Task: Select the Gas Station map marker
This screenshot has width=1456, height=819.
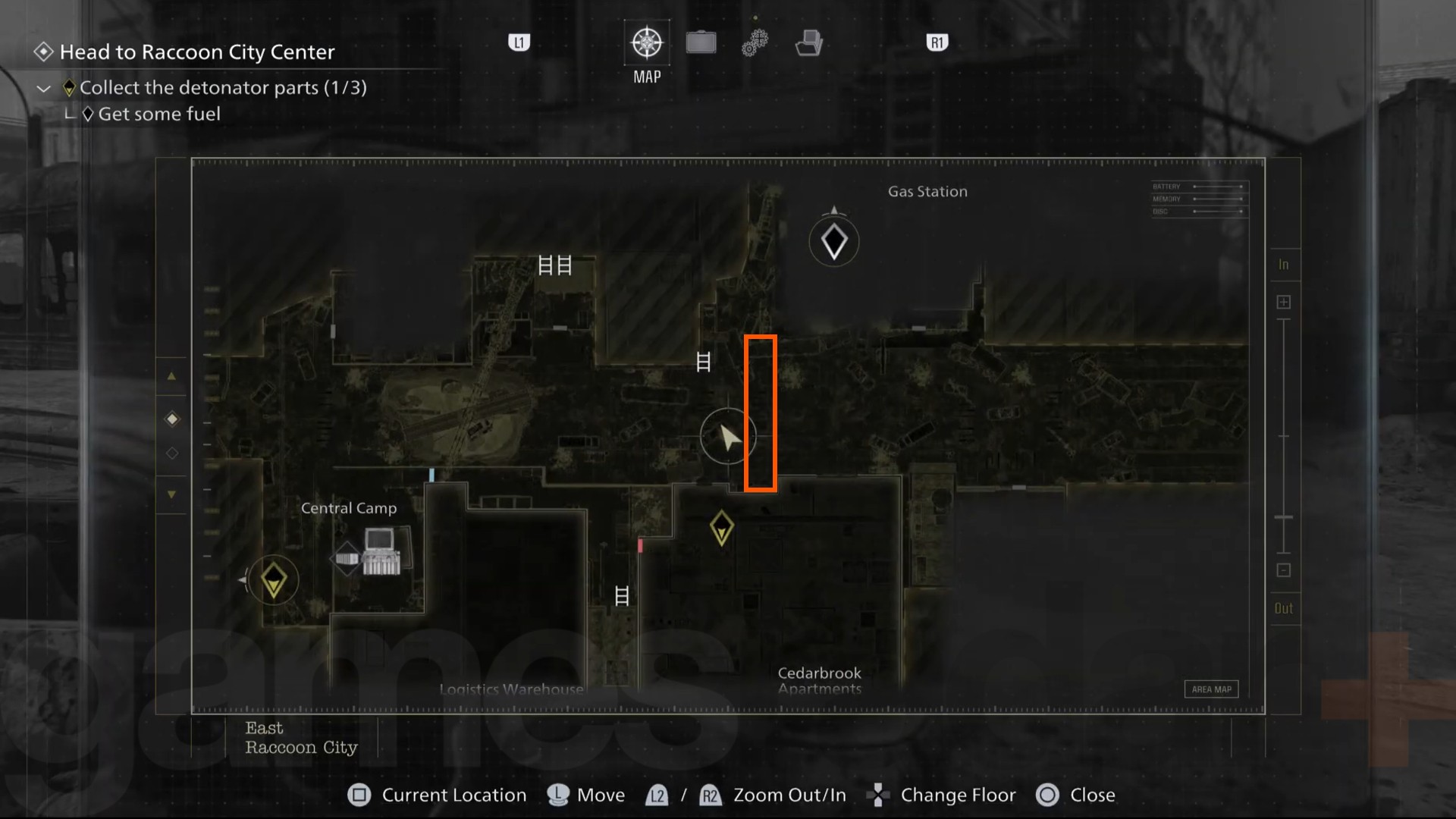Action: (834, 240)
